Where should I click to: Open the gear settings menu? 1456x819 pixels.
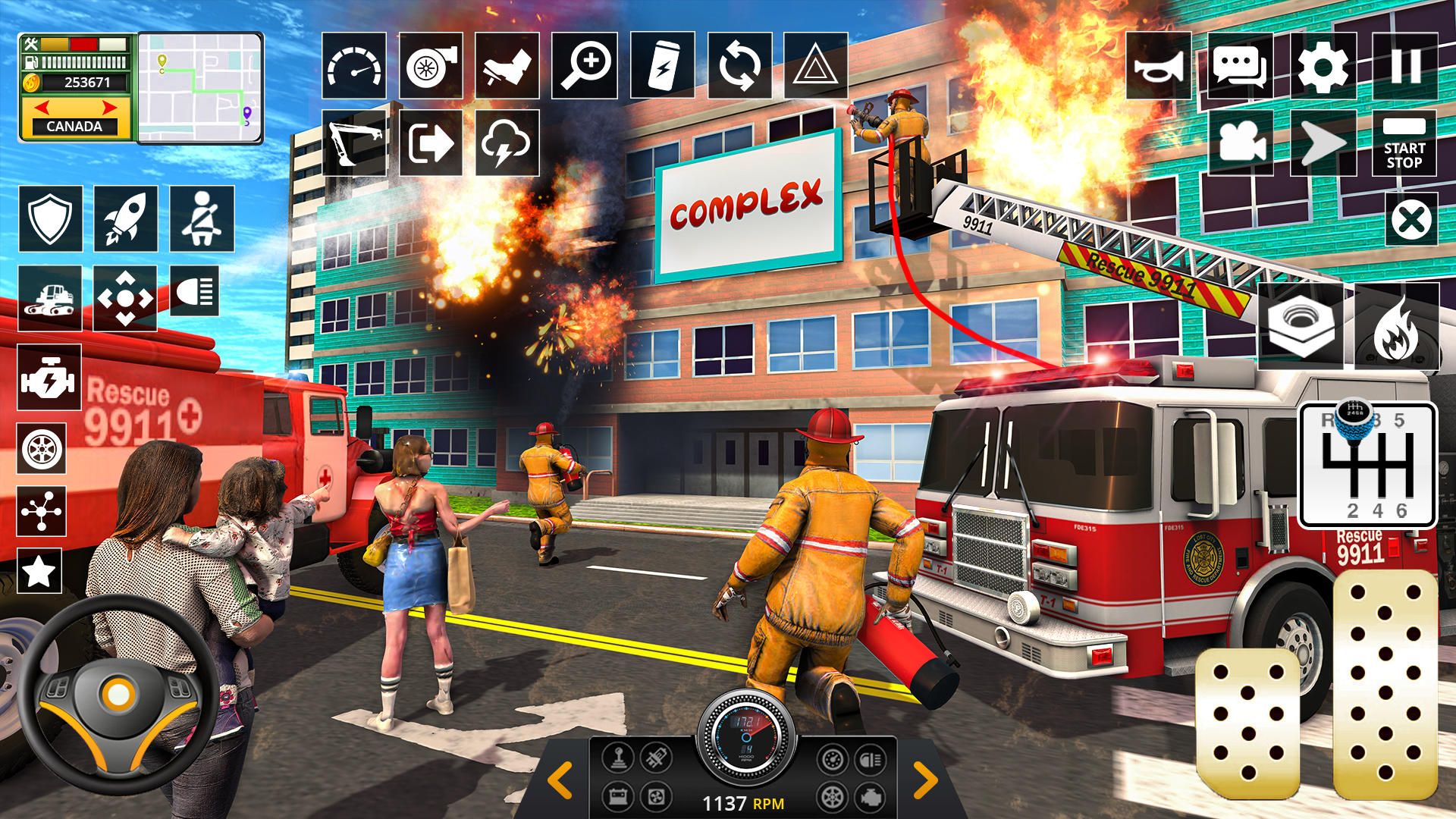[1323, 67]
